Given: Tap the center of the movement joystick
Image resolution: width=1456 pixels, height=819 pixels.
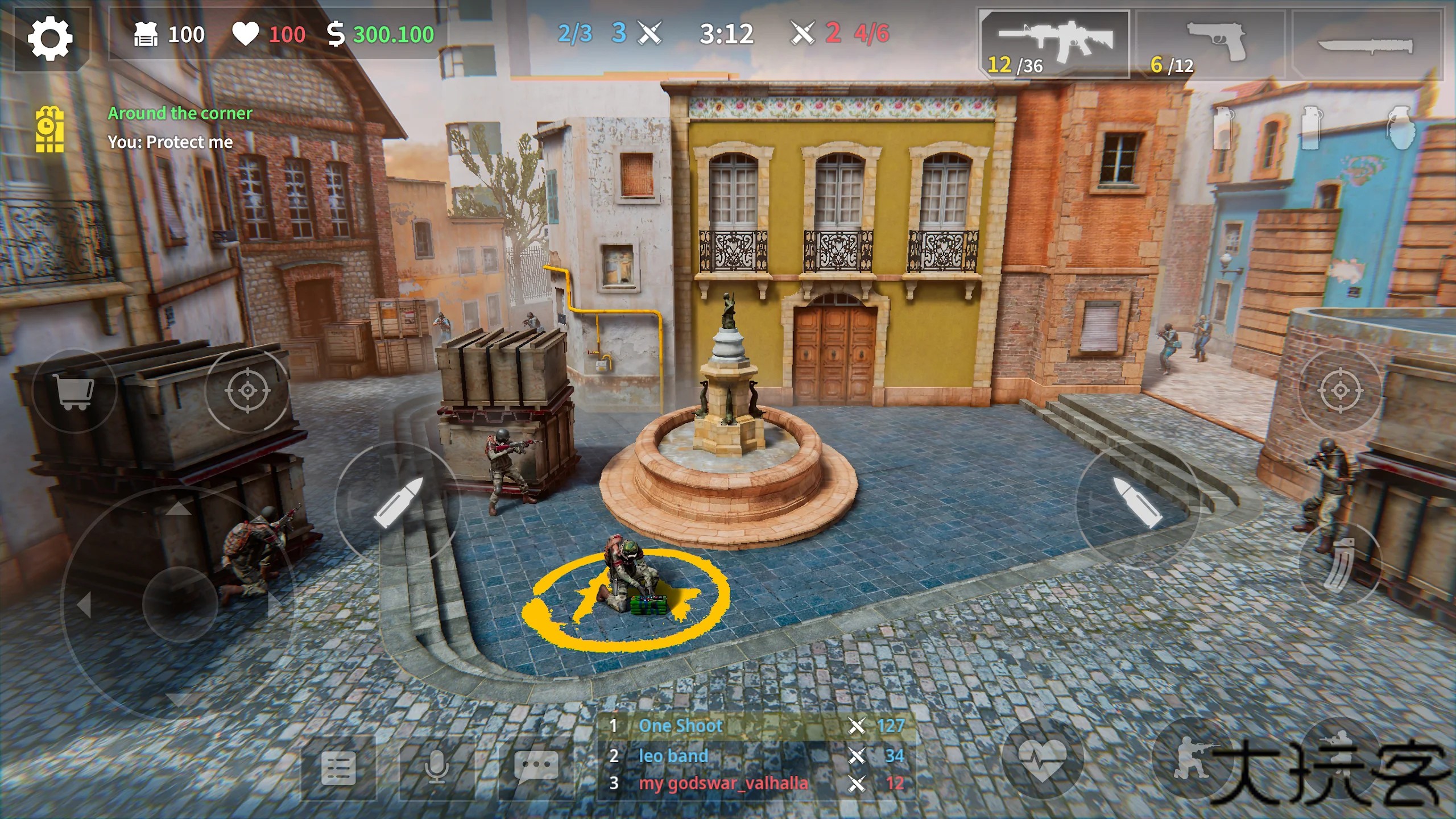Looking at the screenshot, I should (181, 603).
